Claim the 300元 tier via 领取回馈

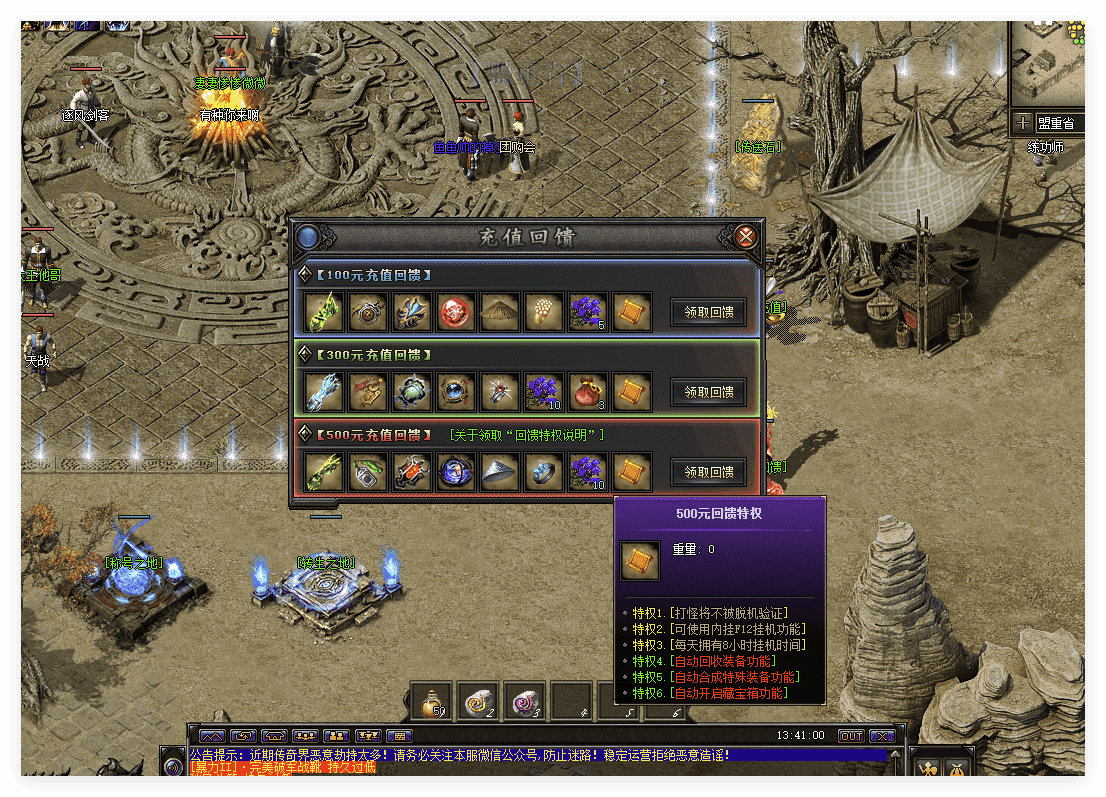click(x=708, y=392)
